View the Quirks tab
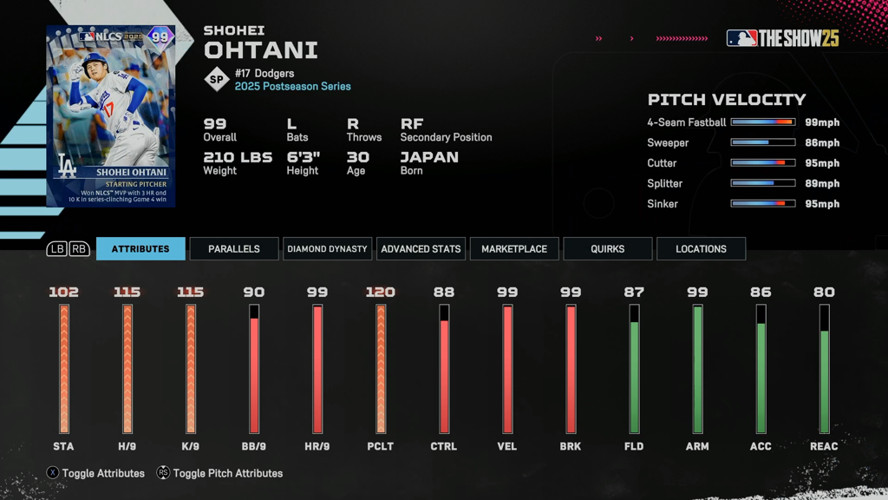 tap(607, 249)
